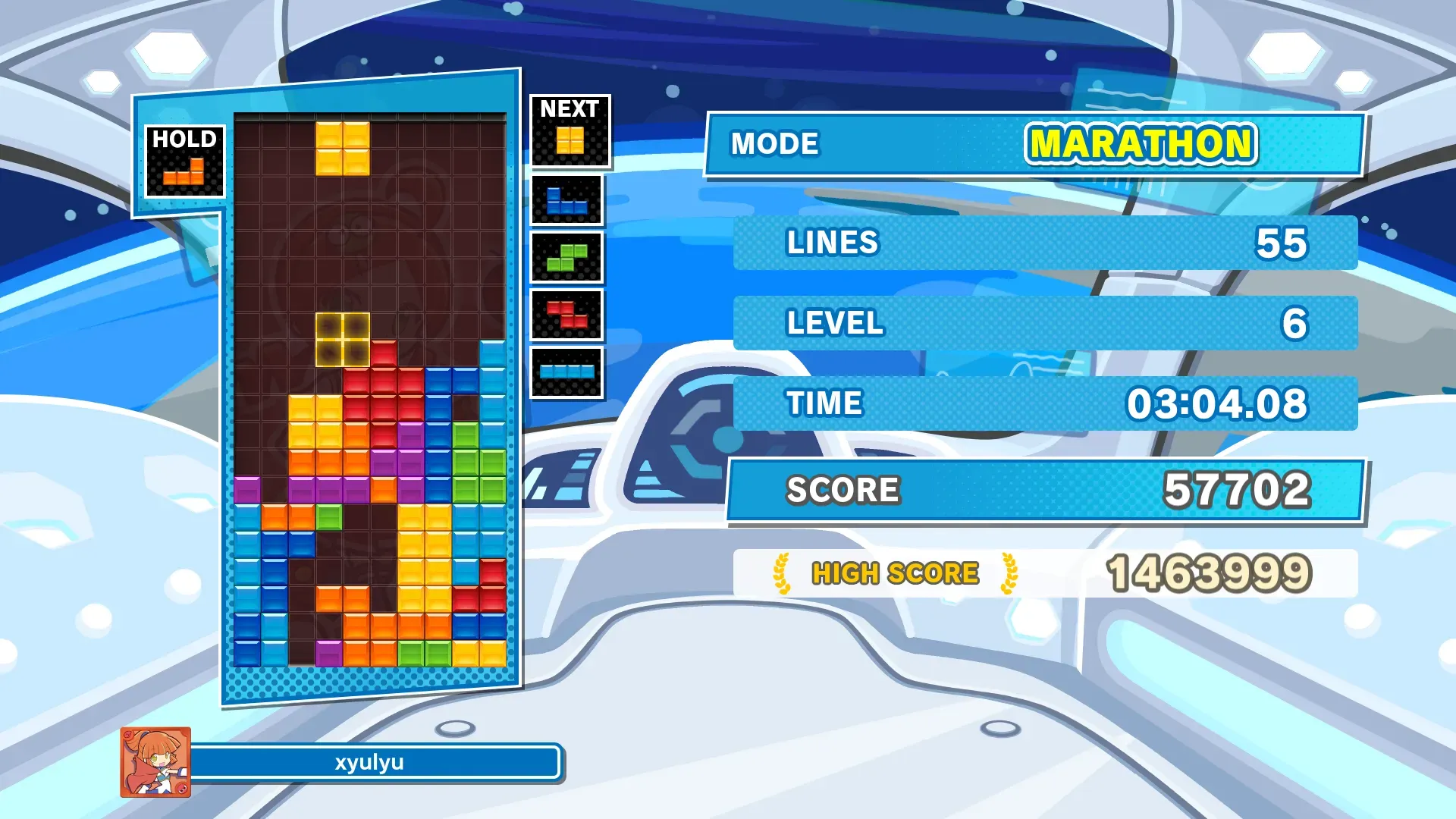Image resolution: width=1456 pixels, height=819 pixels.
Task: Select the cyan I-piece in the queue
Action: [566, 372]
